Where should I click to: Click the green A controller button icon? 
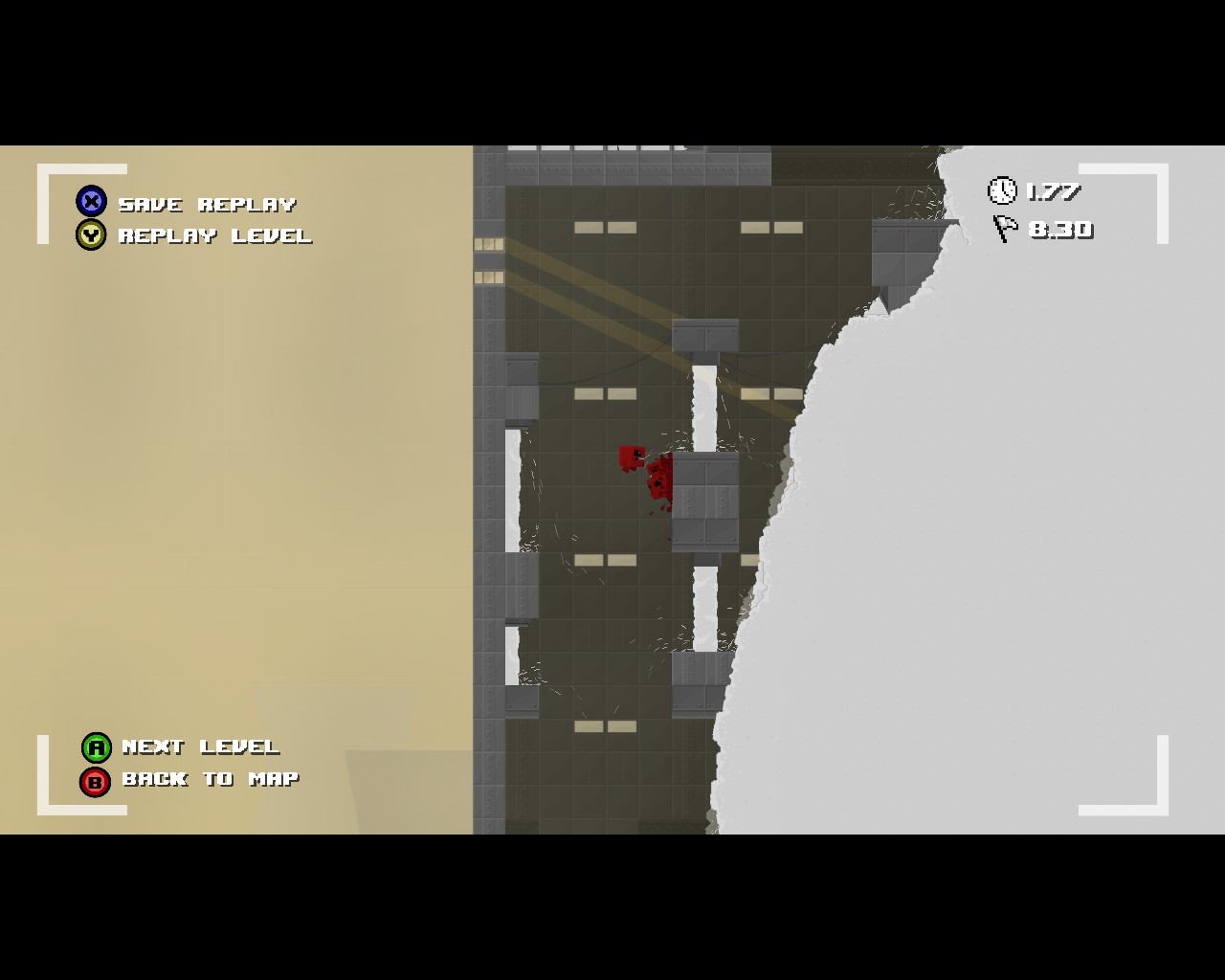(x=96, y=747)
